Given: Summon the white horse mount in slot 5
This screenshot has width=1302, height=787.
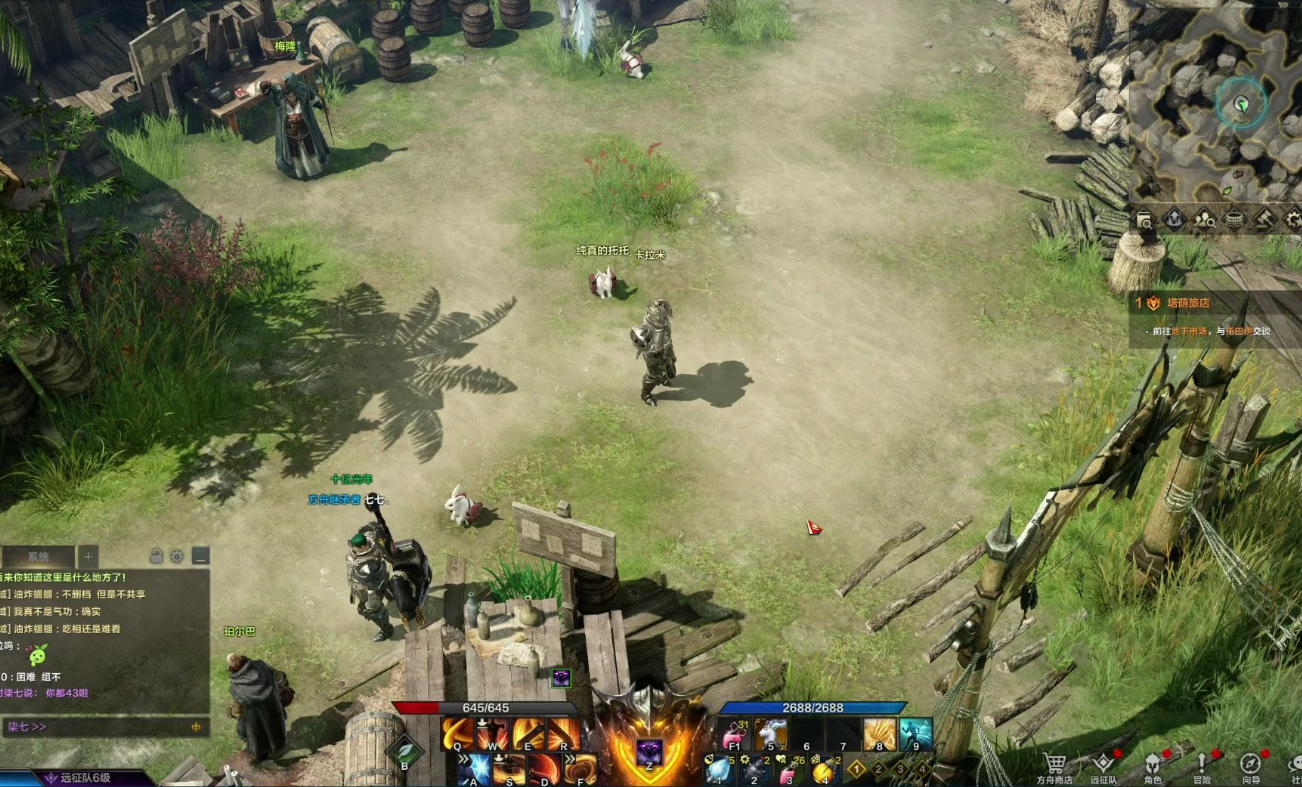Looking at the screenshot, I should (771, 735).
